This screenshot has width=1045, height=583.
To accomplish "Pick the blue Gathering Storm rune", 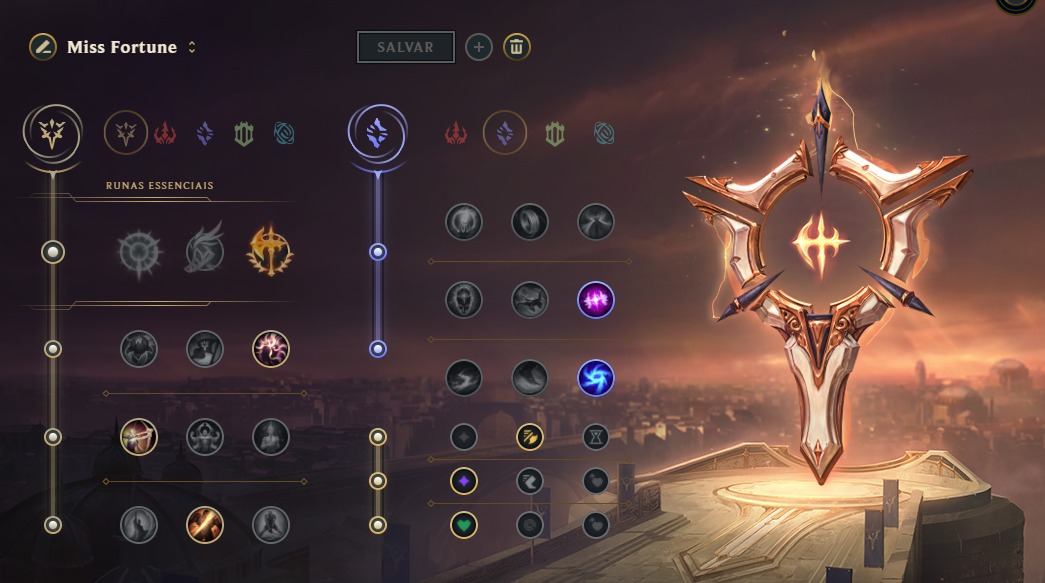I will pyautogui.click(x=595, y=378).
